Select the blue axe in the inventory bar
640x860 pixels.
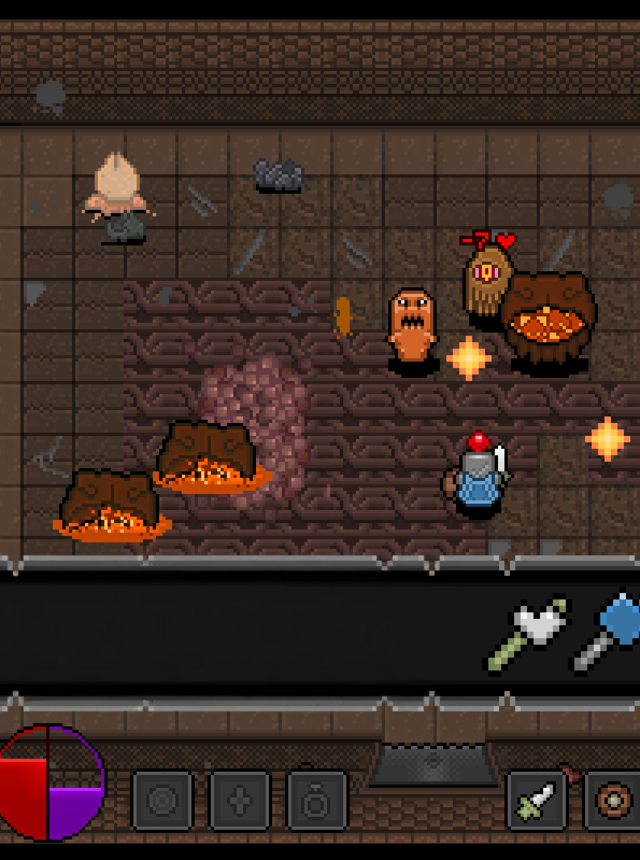pyautogui.click(x=610, y=630)
